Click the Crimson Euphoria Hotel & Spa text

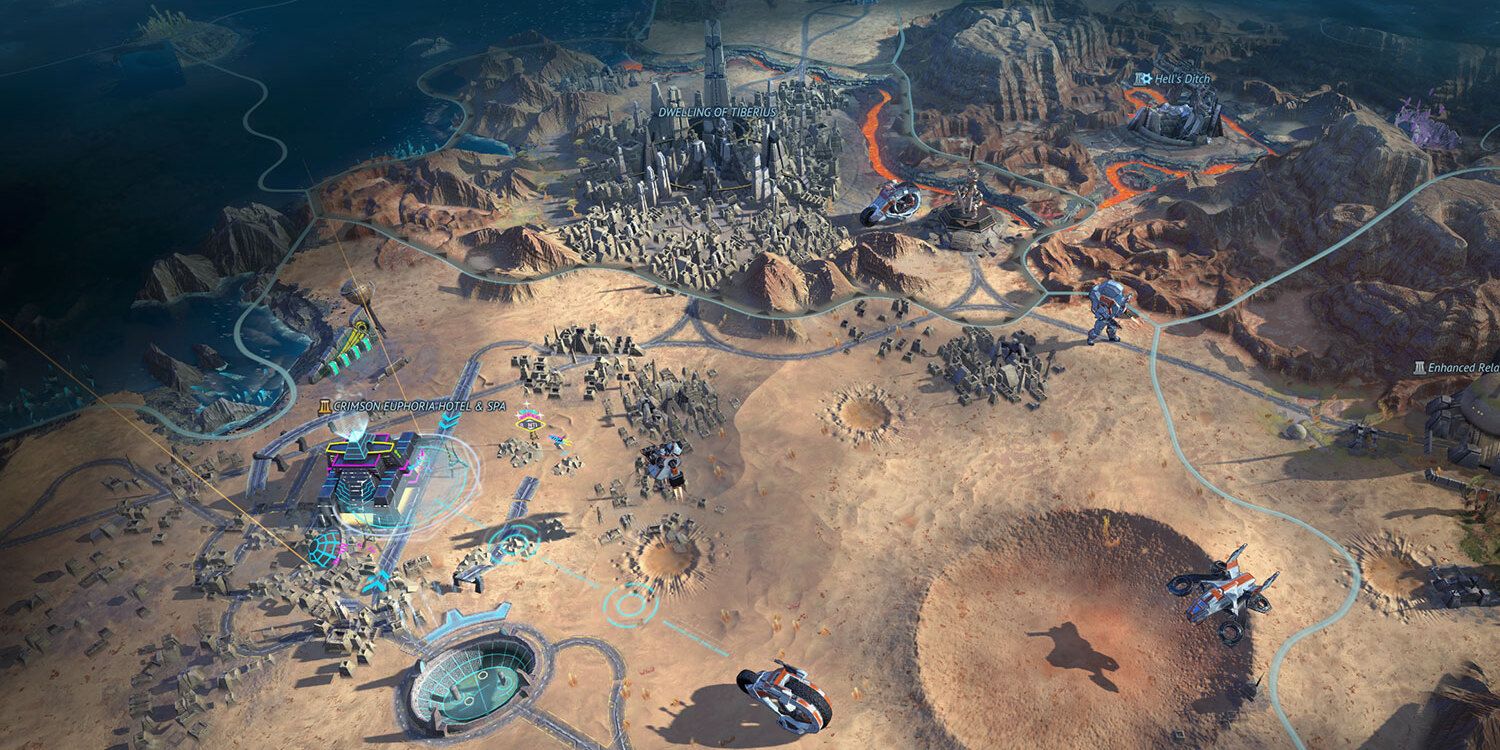pos(420,406)
